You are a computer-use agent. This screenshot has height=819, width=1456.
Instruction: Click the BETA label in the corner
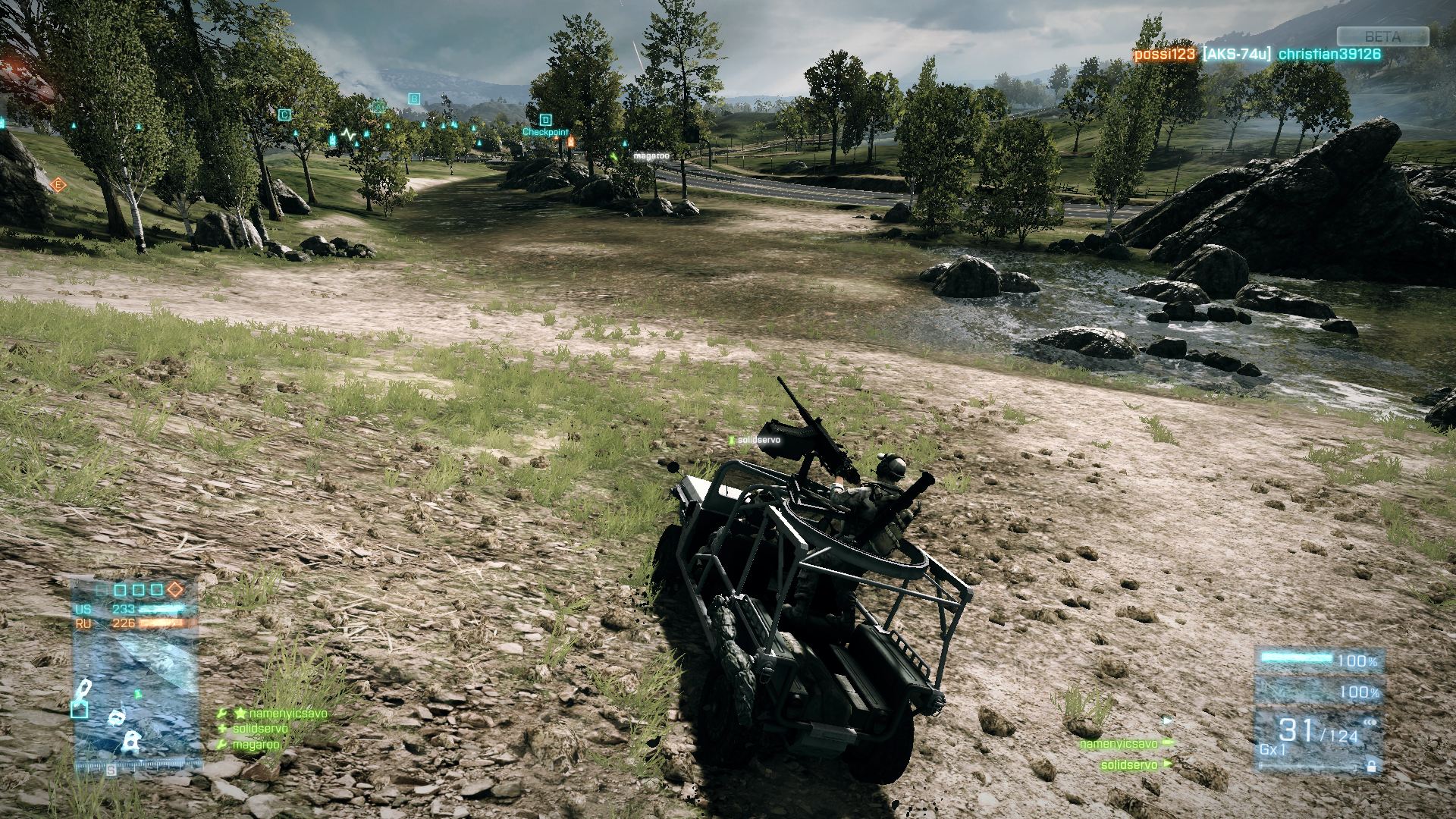tap(1382, 34)
